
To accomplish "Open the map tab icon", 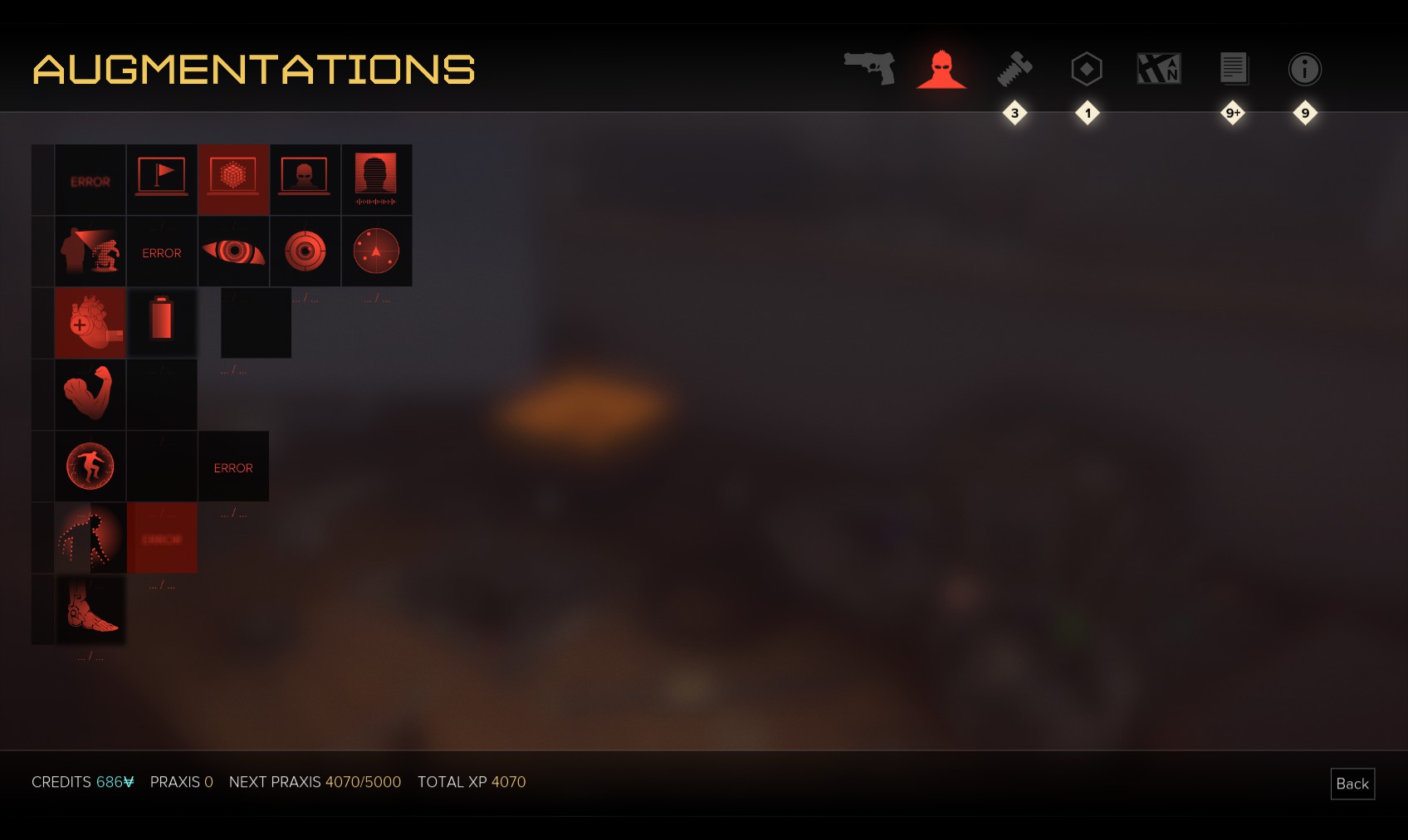I will pyautogui.click(x=1159, y=69).
